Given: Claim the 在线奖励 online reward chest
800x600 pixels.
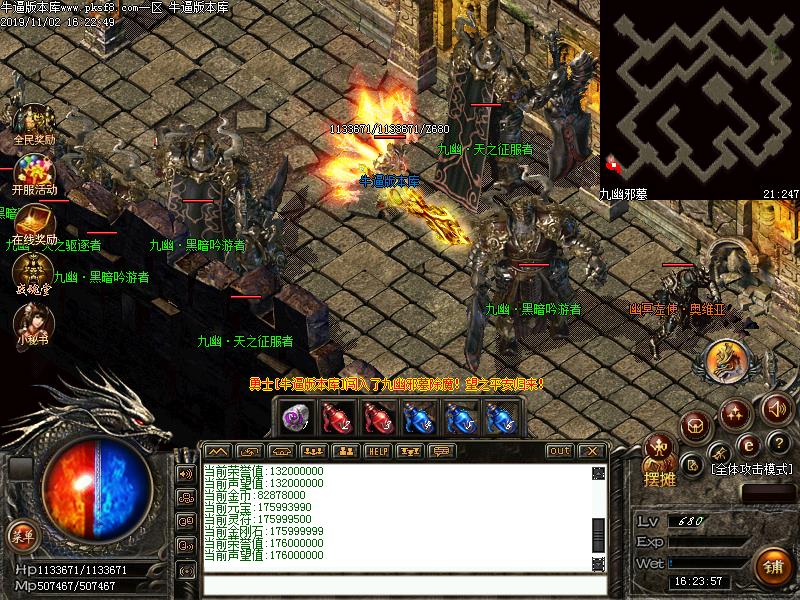Looking at the screenshot, I should tap(34, 221).
